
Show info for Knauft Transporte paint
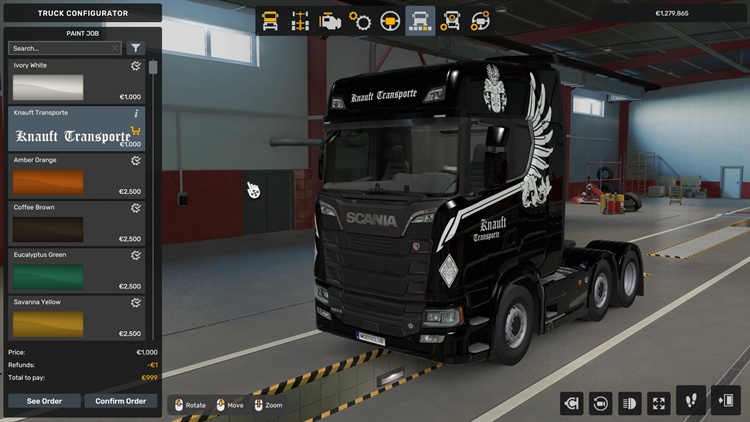136,113
